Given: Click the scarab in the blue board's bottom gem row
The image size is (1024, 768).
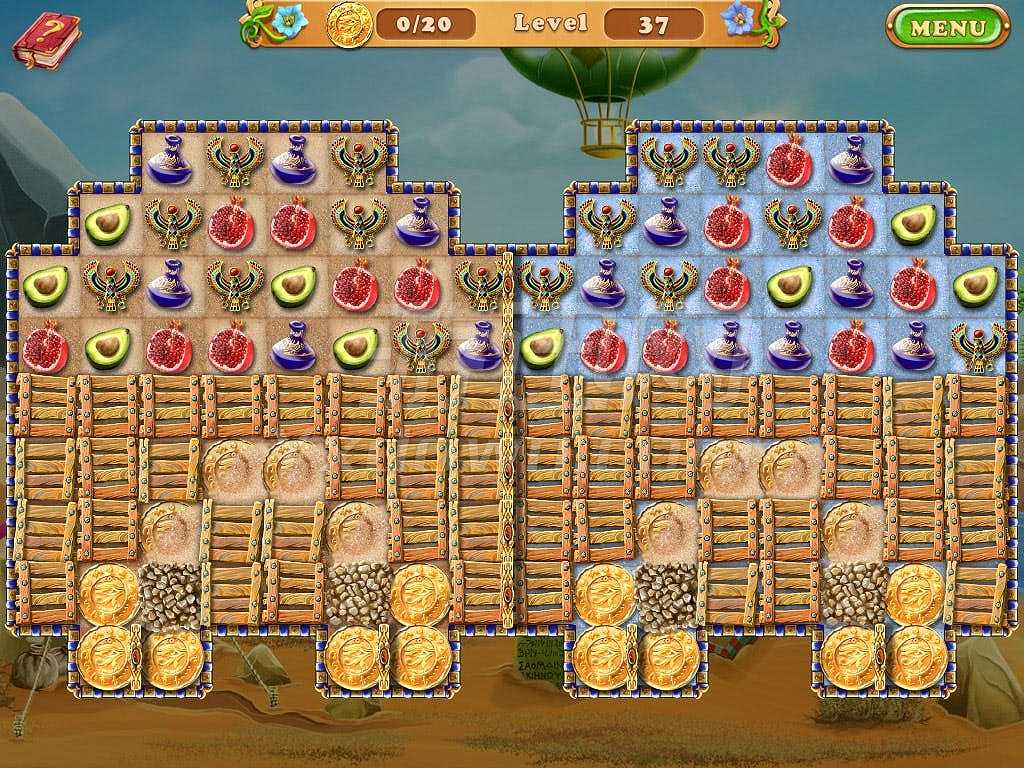Looking at the screenshot, I should point(977,347).
